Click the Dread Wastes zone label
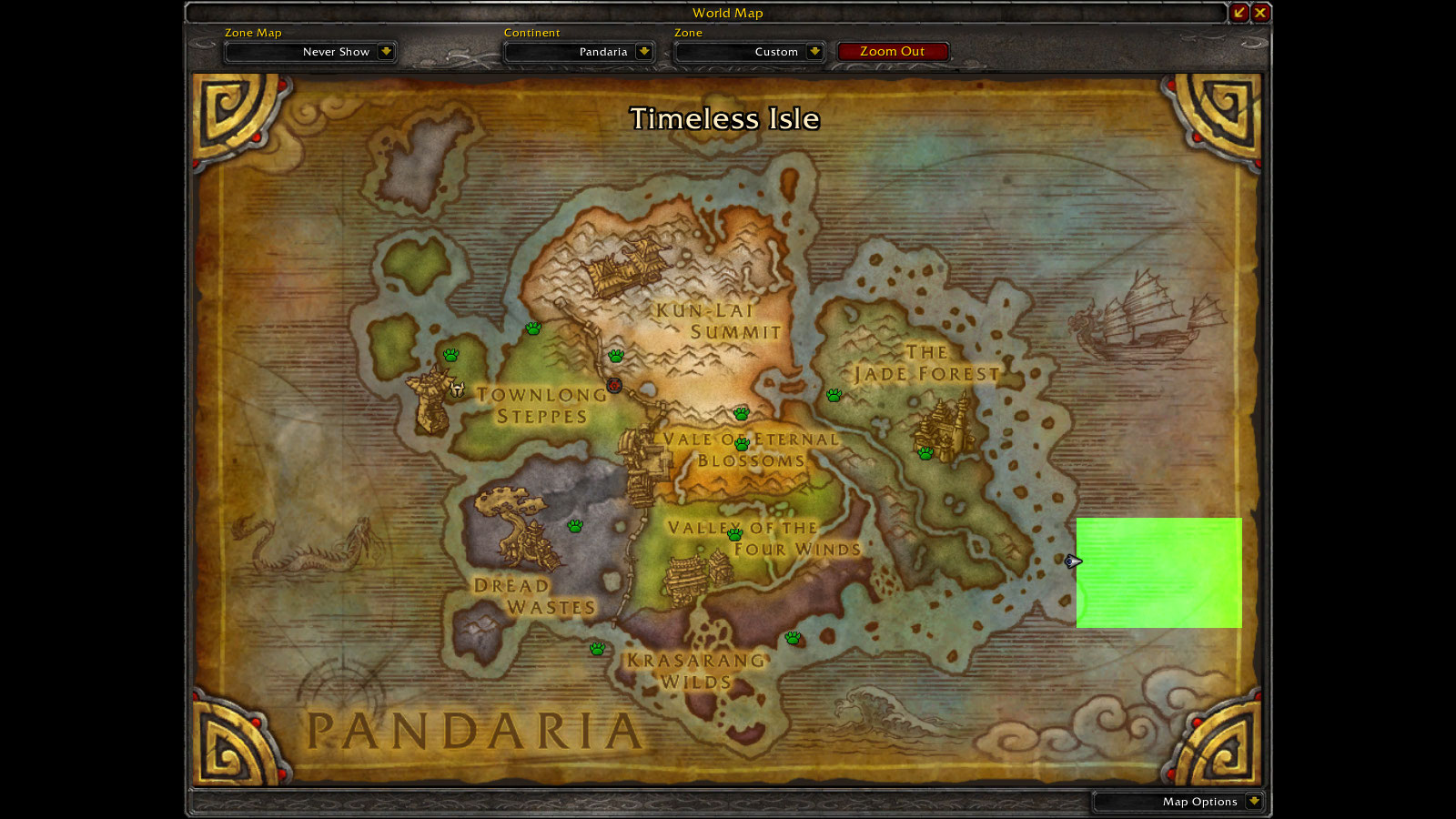This screenshot has height=819, width=1456. point(531,593)
